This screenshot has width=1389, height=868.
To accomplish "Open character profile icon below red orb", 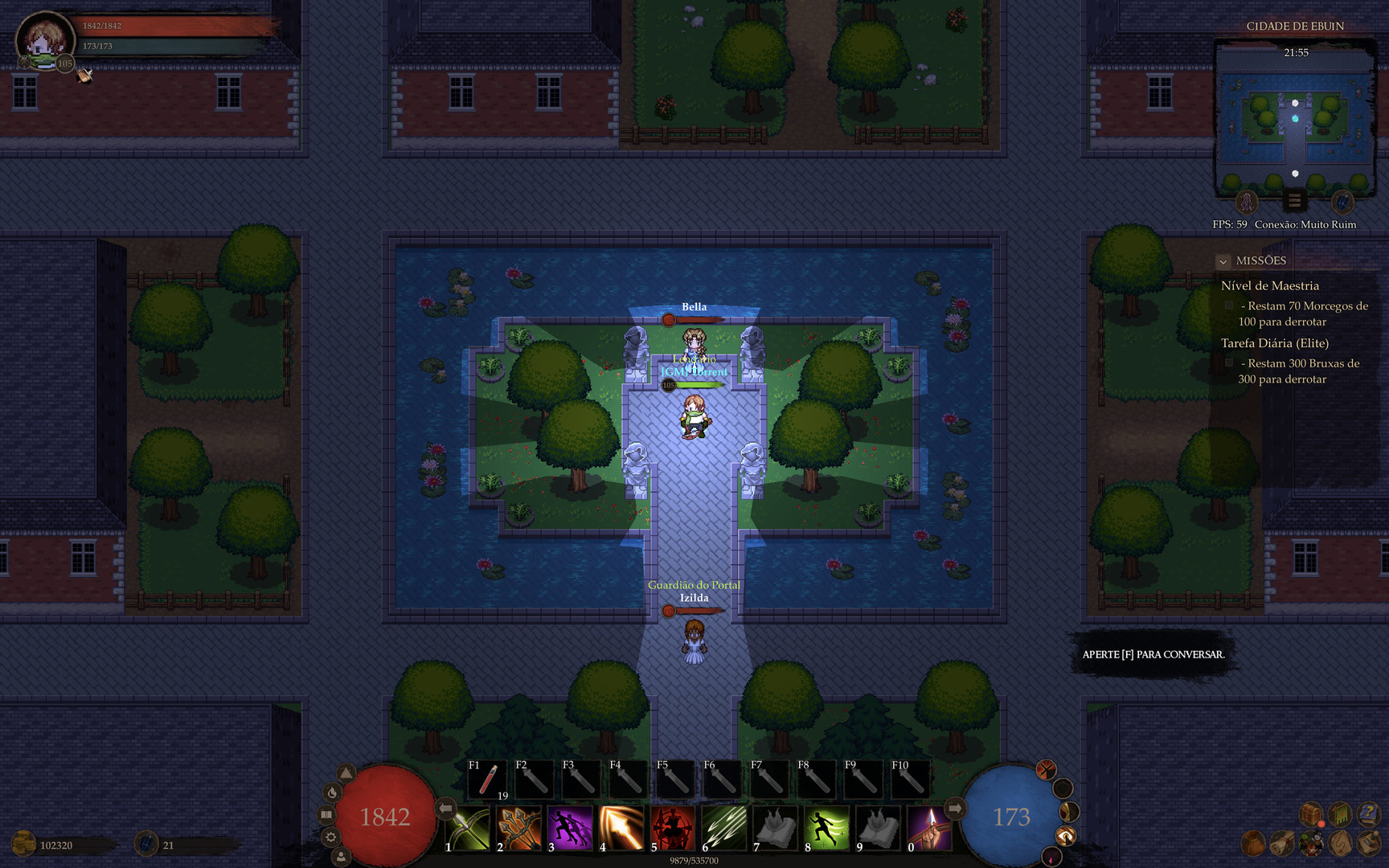I will click(341, 856).
